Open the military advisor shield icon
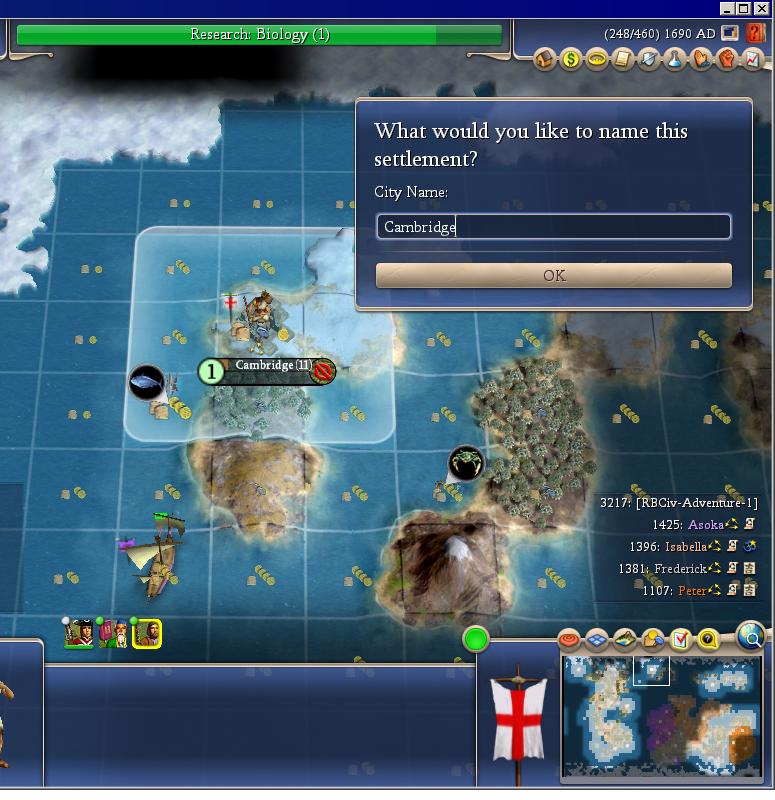Screen dimensions: 775x800 [649, 60]
